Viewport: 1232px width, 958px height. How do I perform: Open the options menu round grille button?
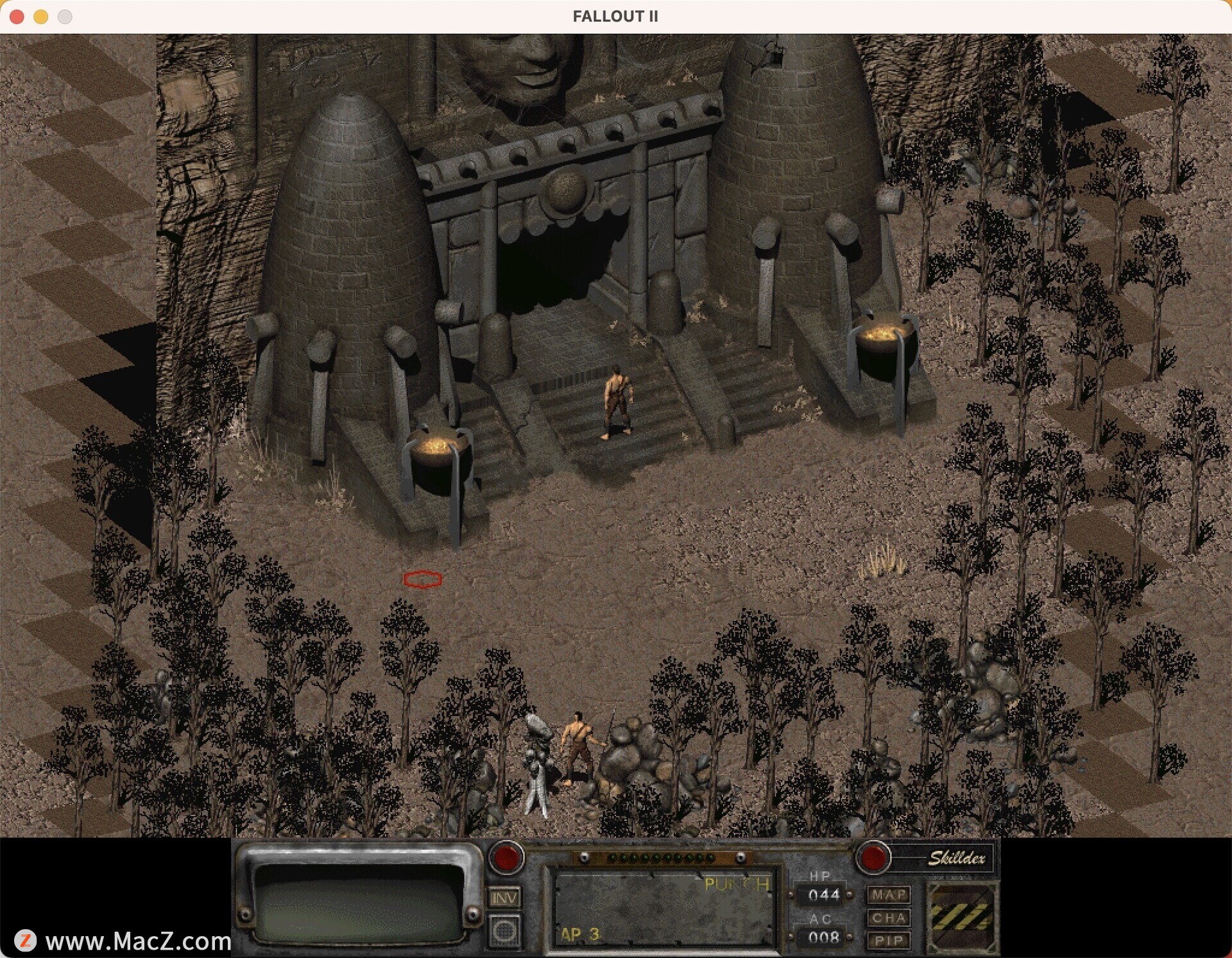click(504, 930)
